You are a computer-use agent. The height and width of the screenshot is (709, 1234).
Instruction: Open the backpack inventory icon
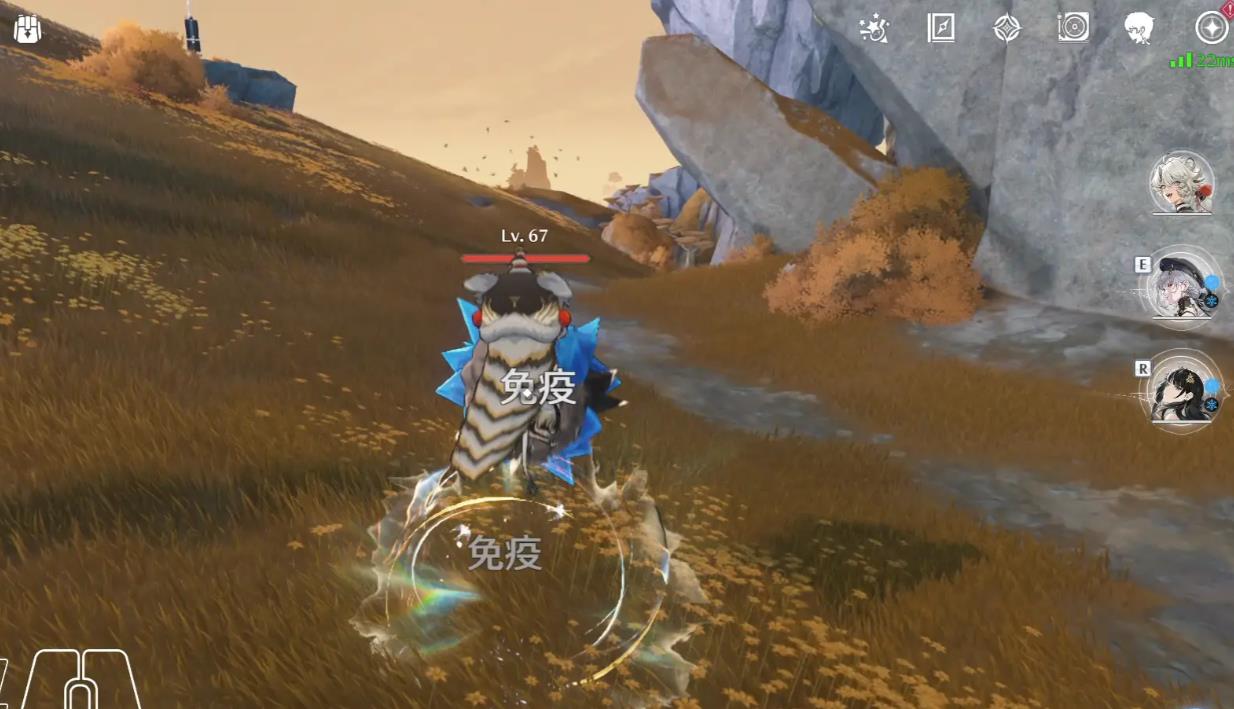click(27, 28)
